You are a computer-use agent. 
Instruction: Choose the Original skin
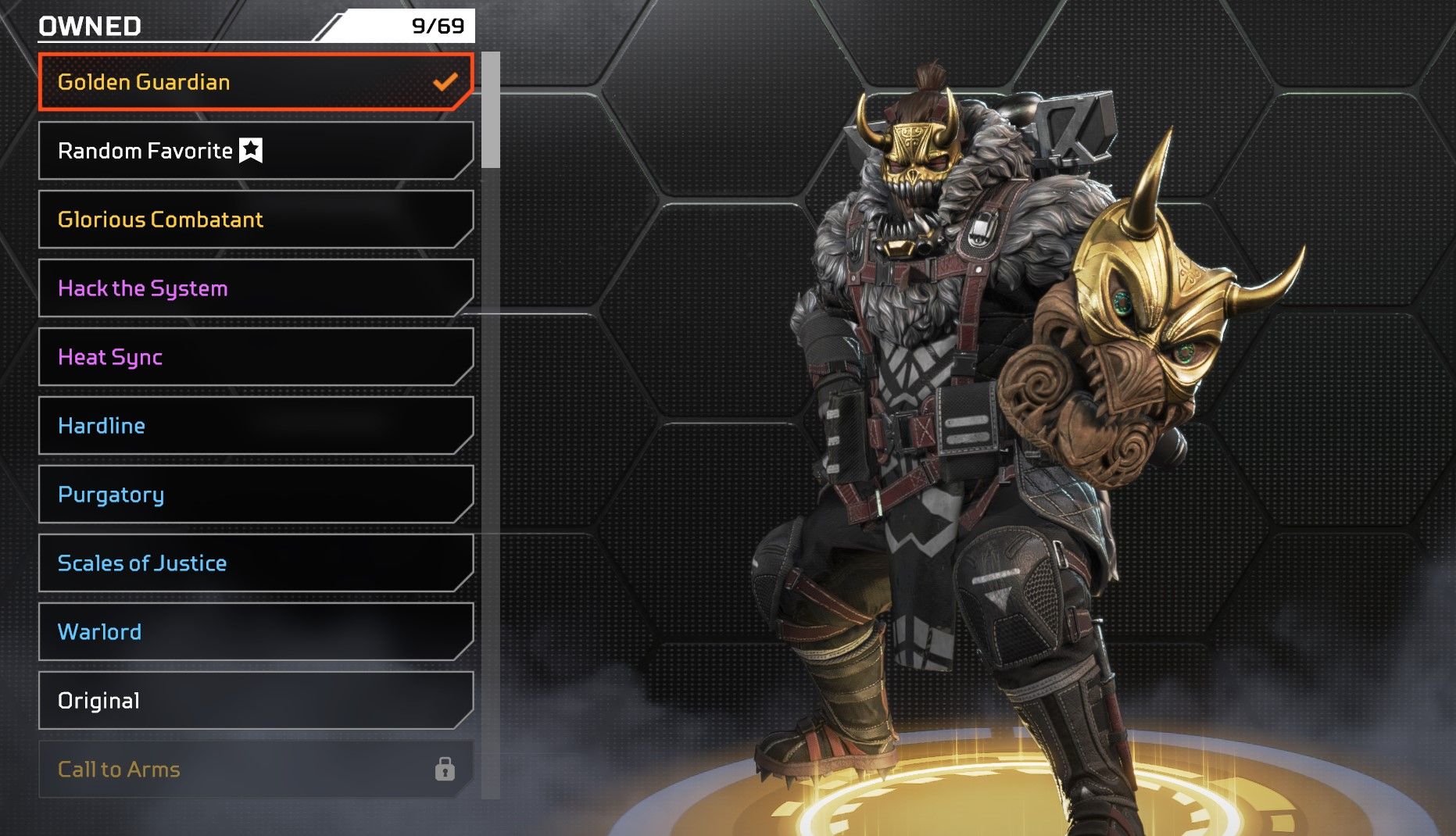click(256, 701)
